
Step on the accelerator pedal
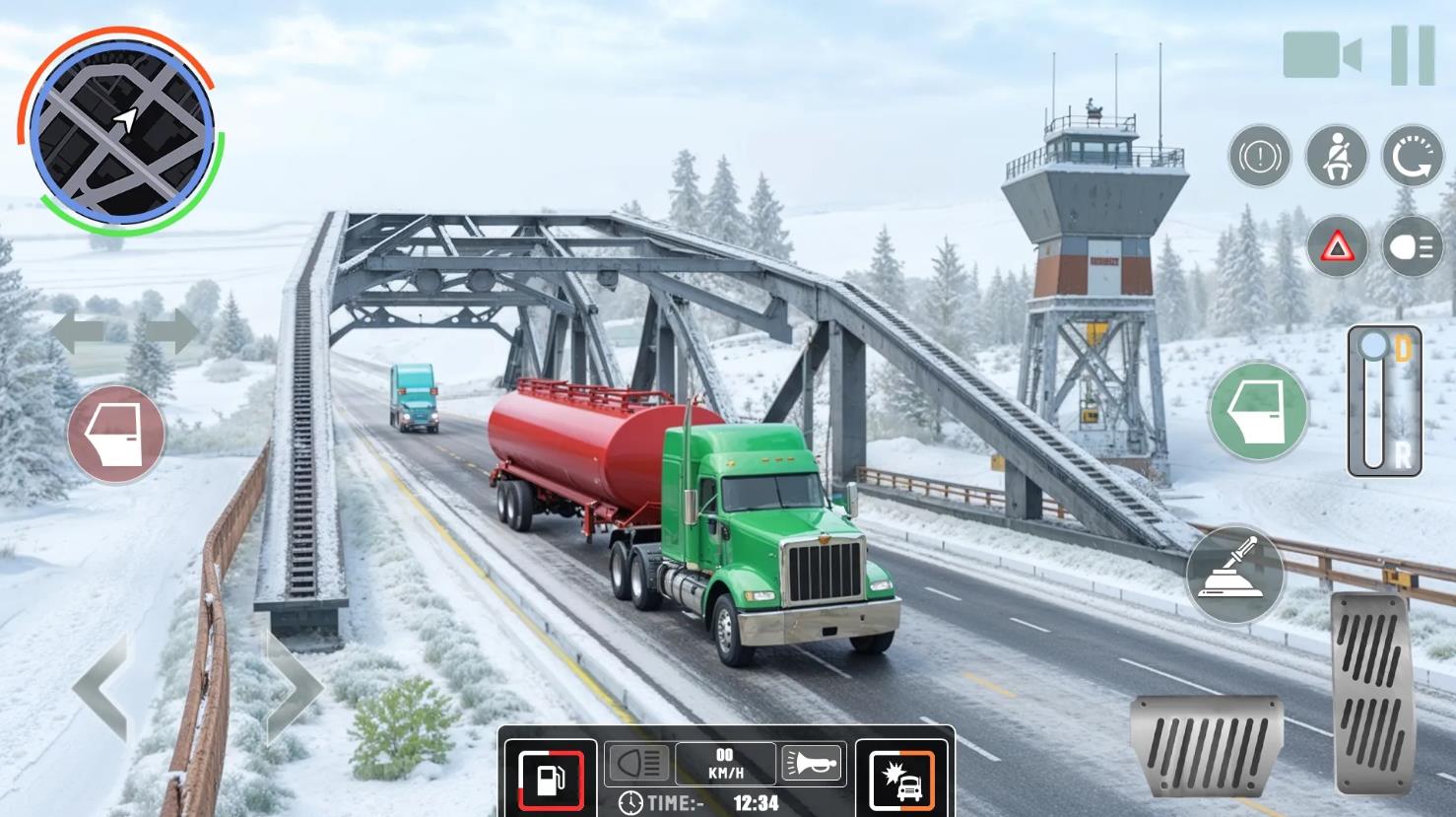click(x=1373, y=692)
